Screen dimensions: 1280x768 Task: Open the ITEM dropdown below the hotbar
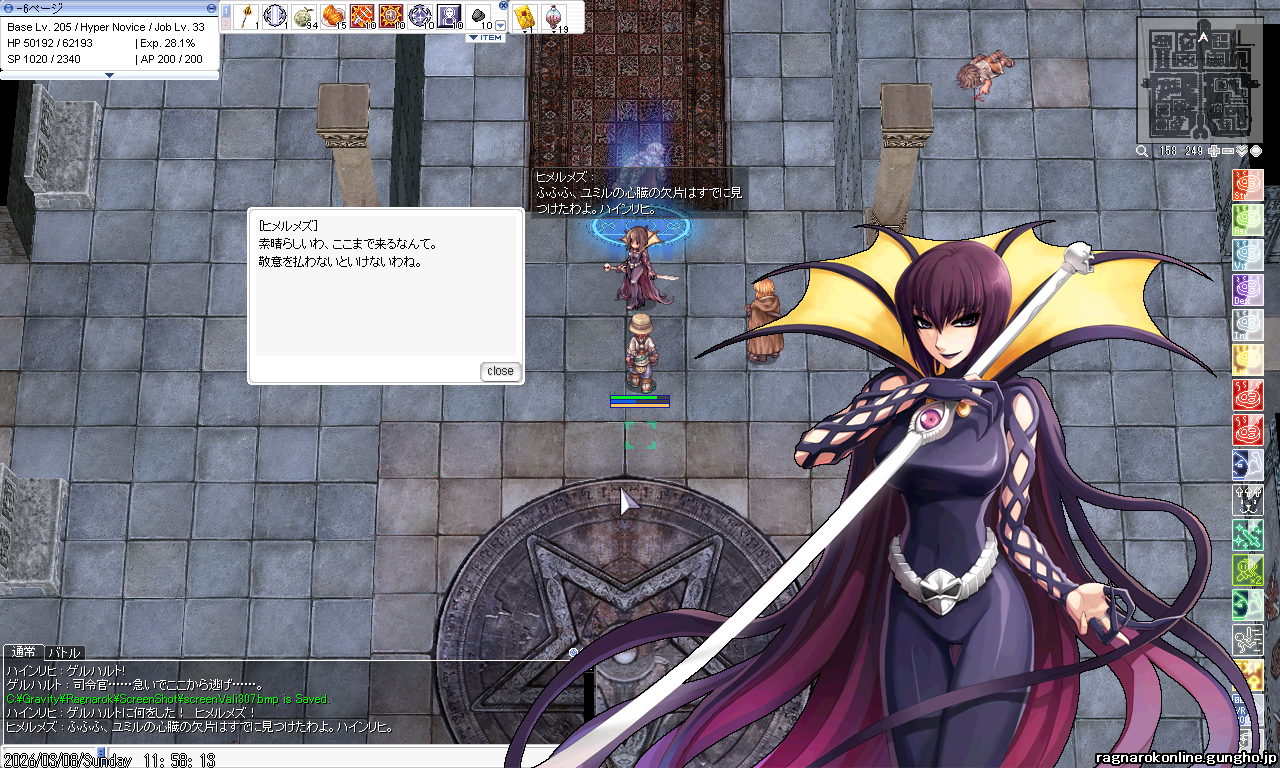click(x=486, y=37)
